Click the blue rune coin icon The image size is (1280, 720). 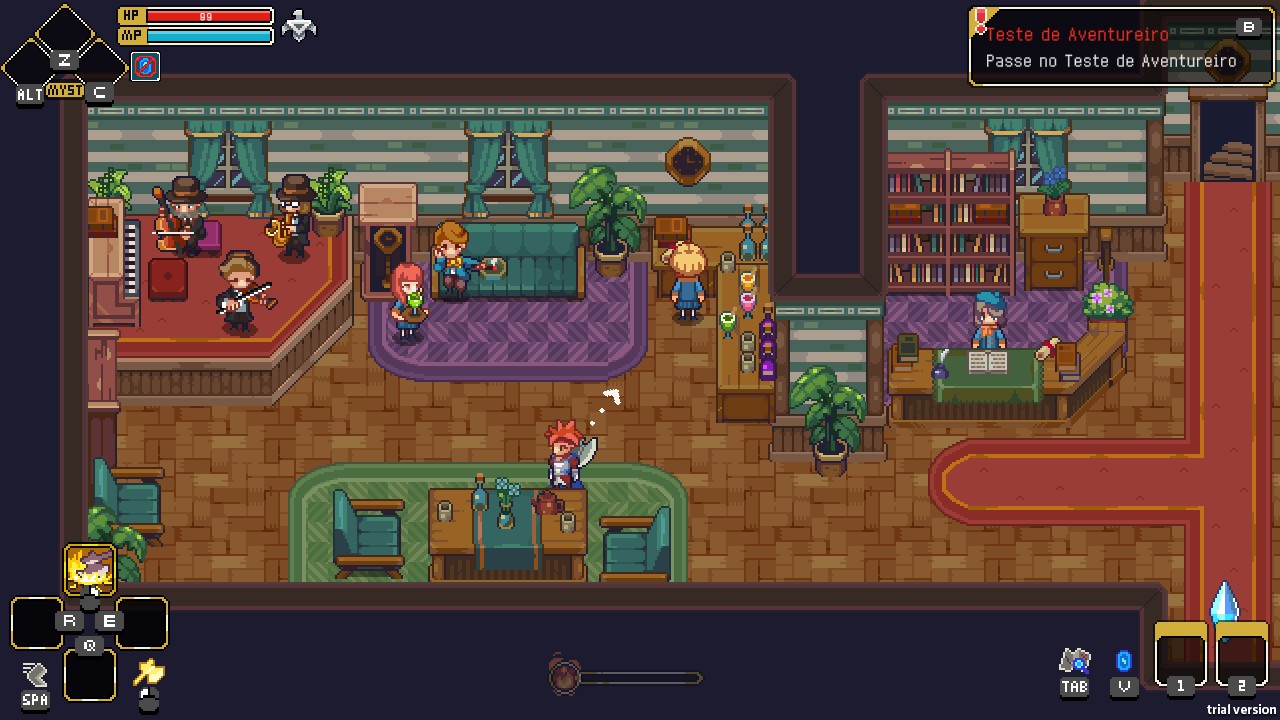(x=1124, y=661)
